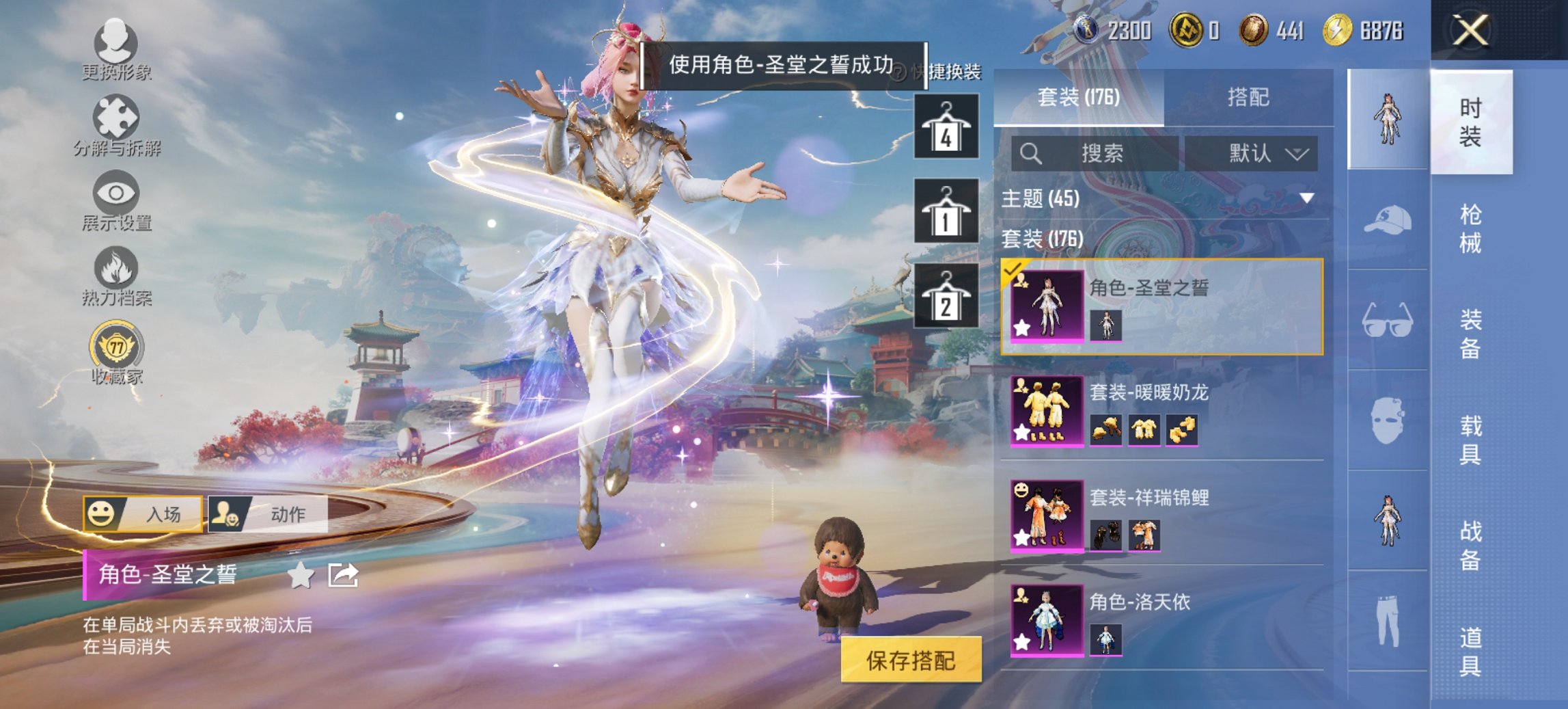Open the 枪械 weapons tab
The height and width of the screenshot is (709, 1568).
(1470, 228)
